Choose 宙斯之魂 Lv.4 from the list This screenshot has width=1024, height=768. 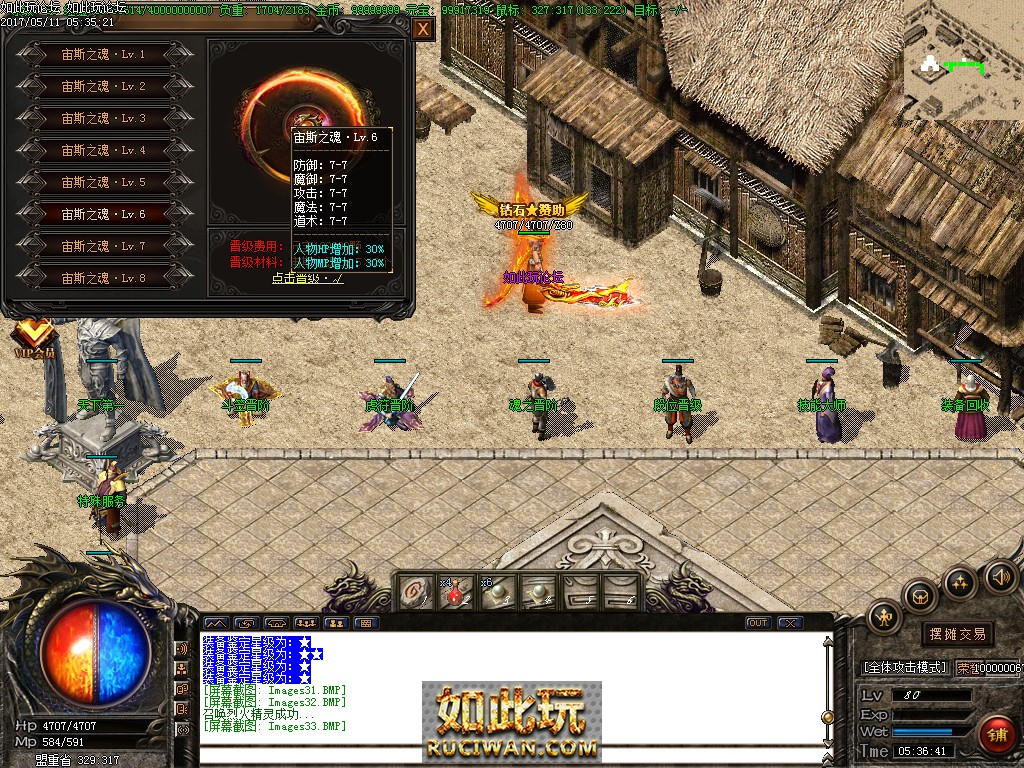(x=104, y=150)
